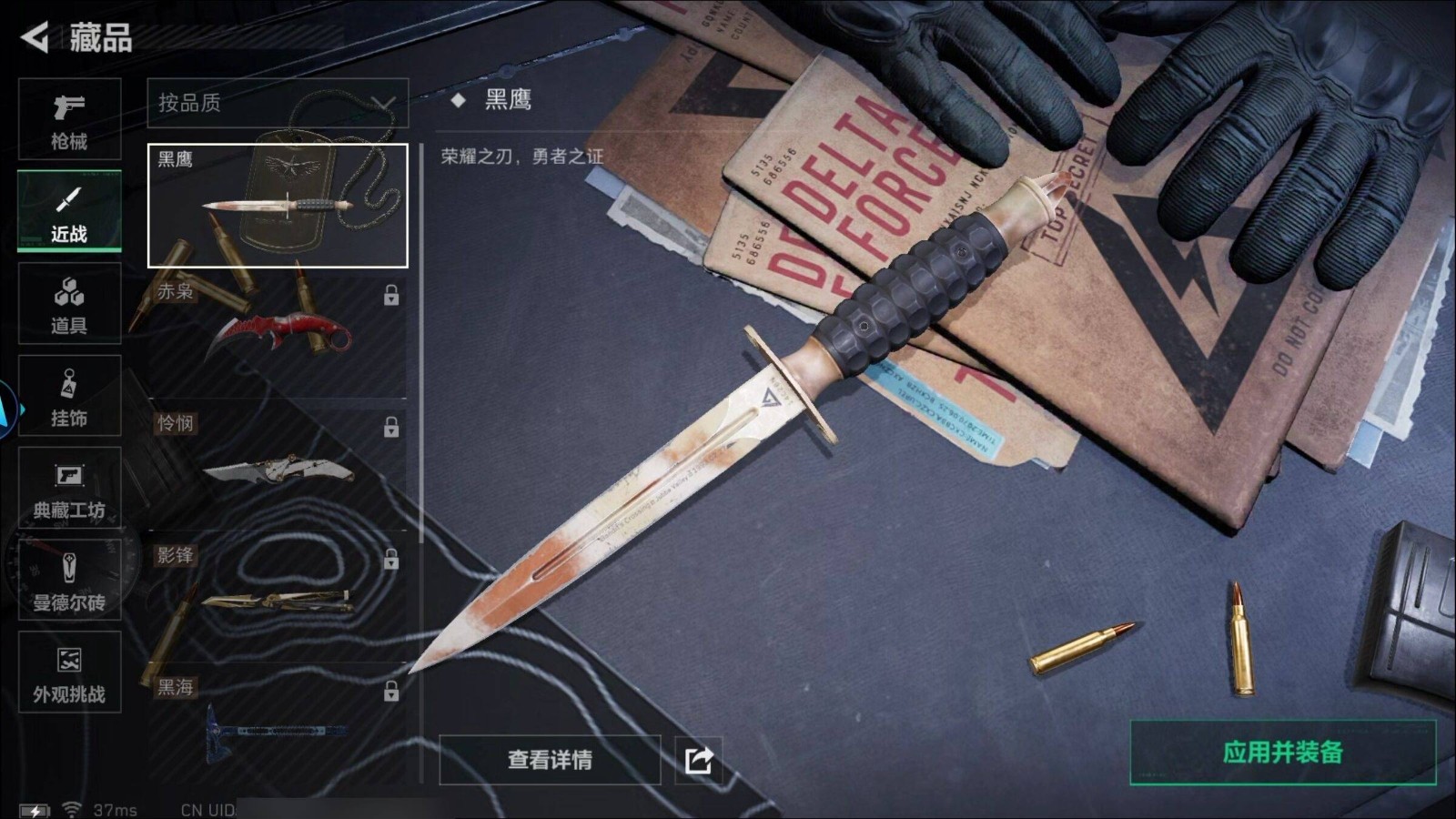Select the locked 黑海 axe skin
The width and height of the screenshot is (1456, 819).
coord(278,723)
